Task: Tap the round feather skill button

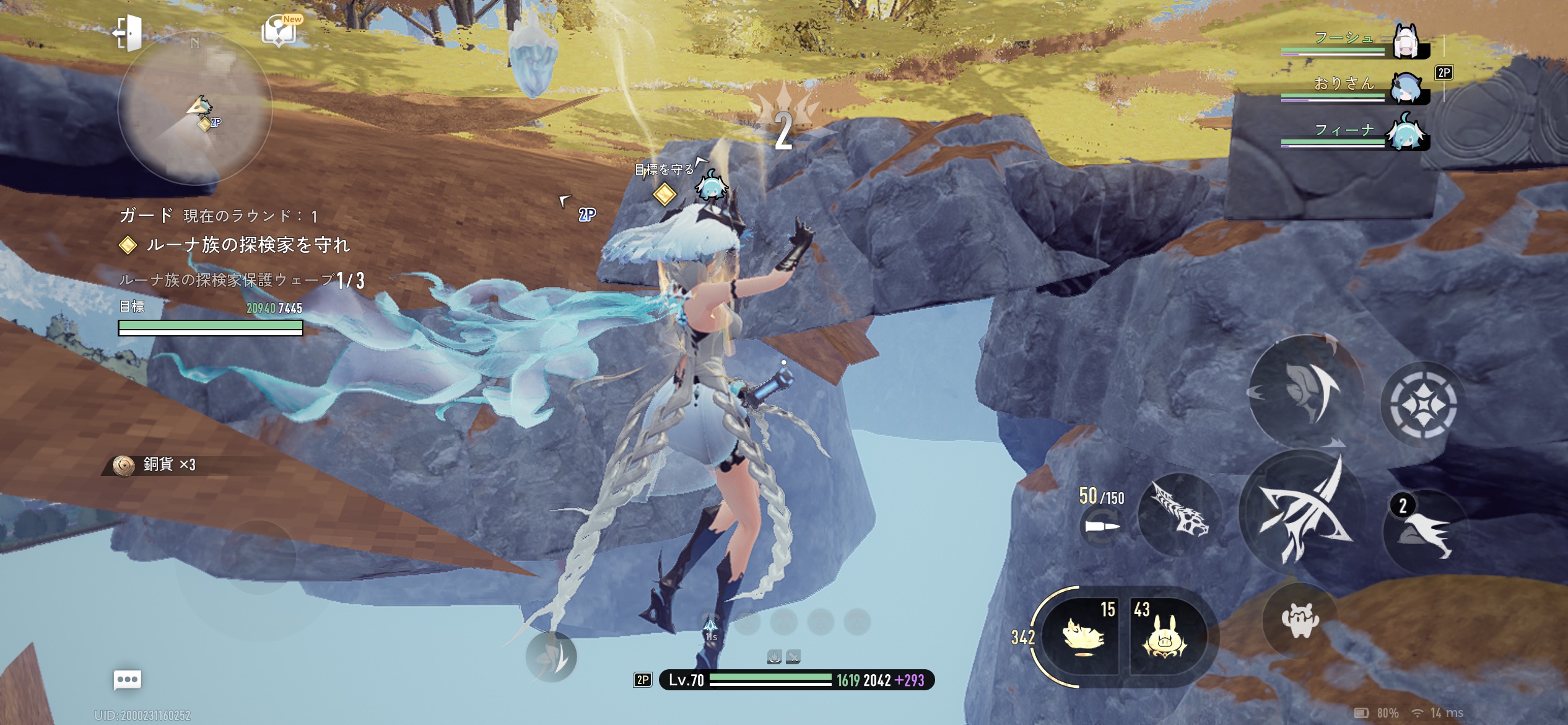Action: pyautogui.click(x=551, y=657)
